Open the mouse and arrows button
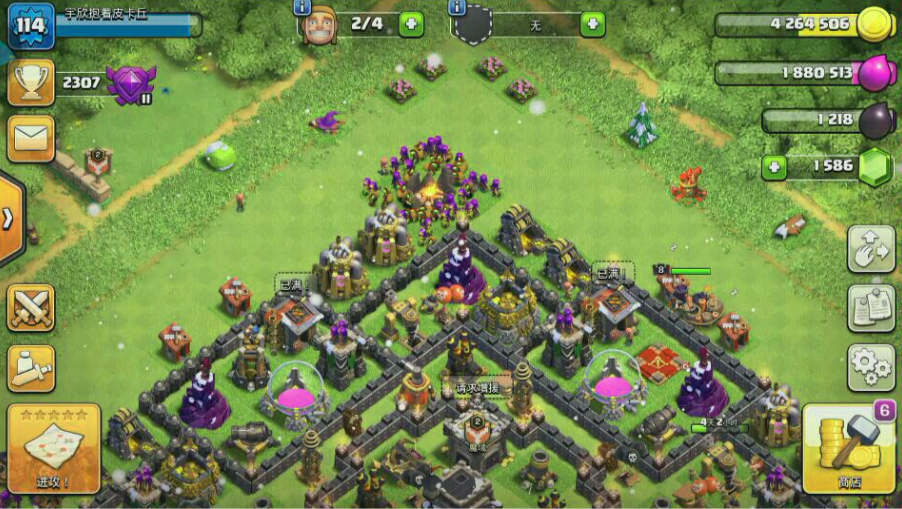The width and height of the screenshot is (902, 509). click(x=871, y=249)
